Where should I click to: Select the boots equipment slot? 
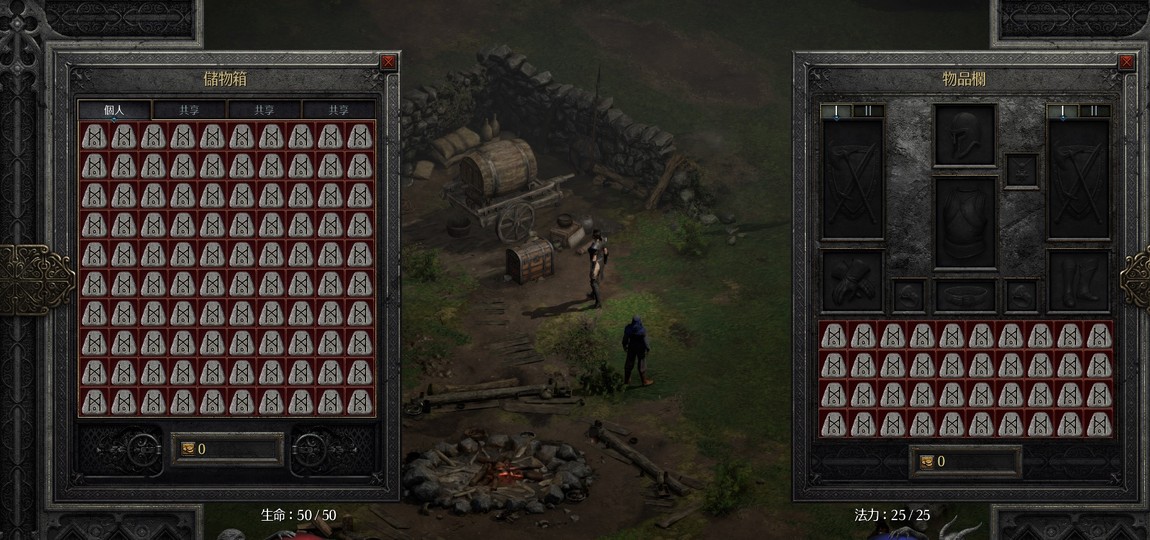pos(1079,281)
